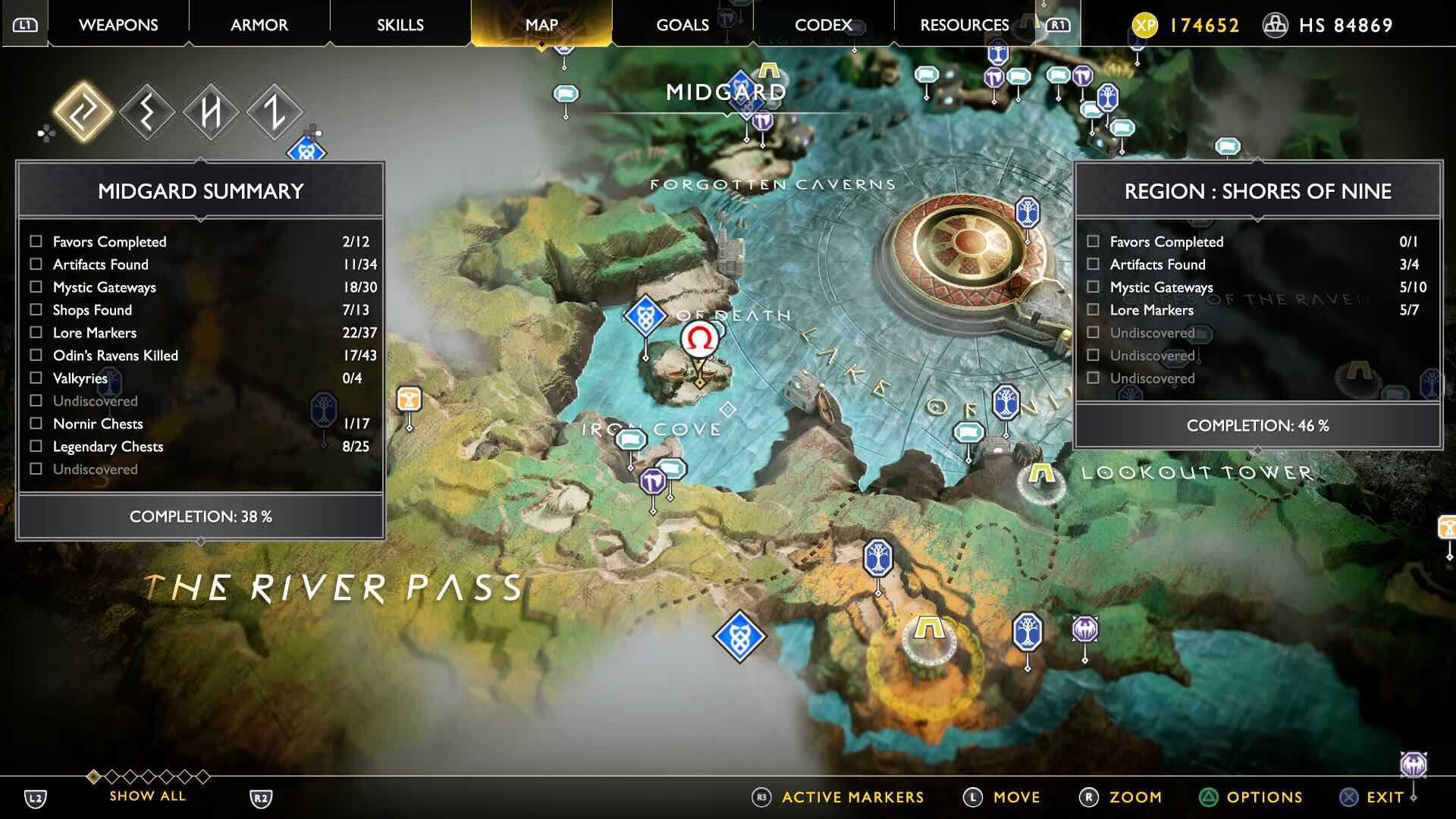Toggle the Favors Completed checkbox in Midgard Summary
This screenshot has height=819, width=1456.
click(35, 242)
